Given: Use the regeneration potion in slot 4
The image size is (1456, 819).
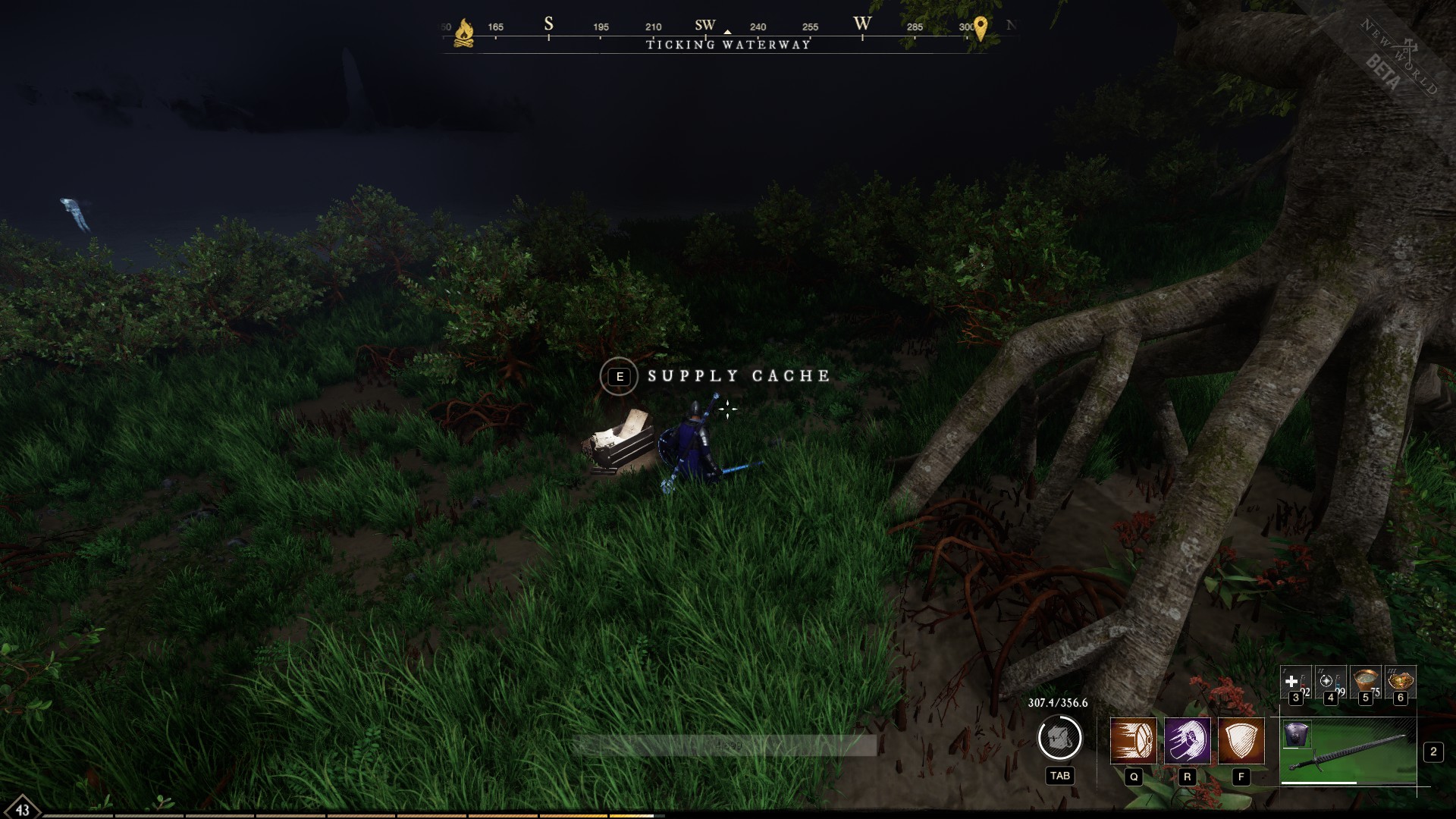Looking at the screenshot, I should tap(1329, 682).
